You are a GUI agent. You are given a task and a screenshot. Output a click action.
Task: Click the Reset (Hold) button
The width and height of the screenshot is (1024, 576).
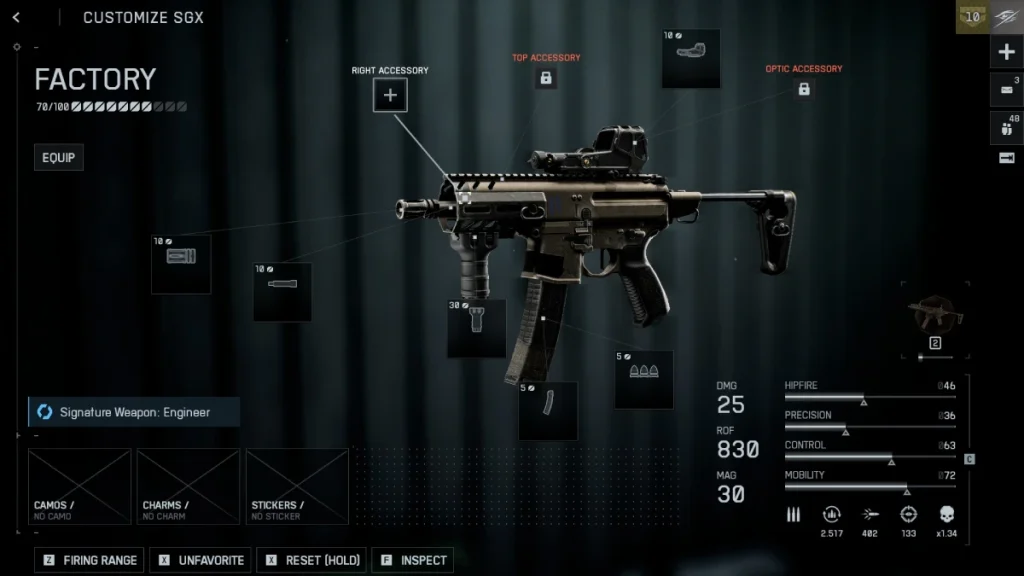coord(313,560)
